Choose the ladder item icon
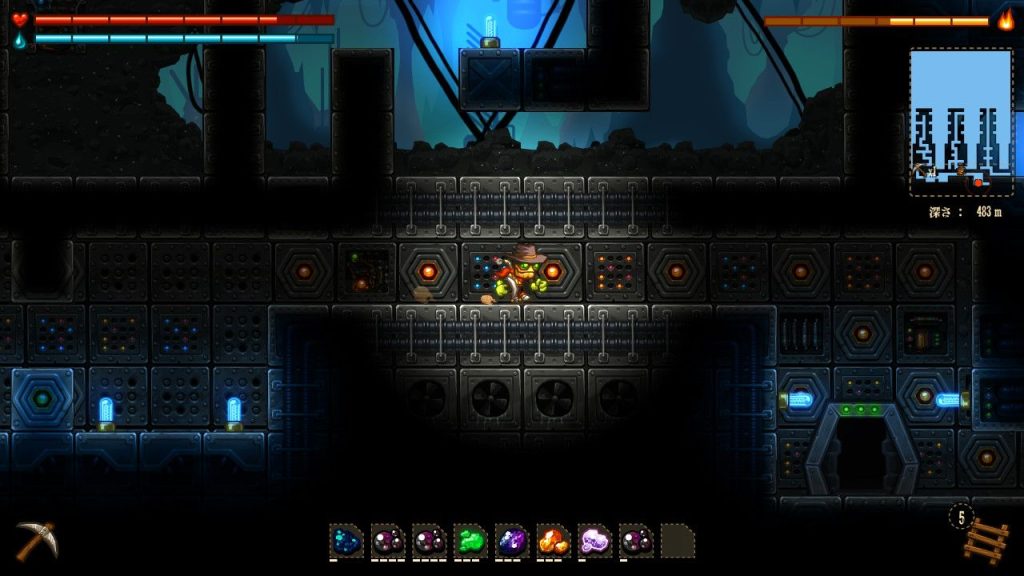The width and height of the screenshot is (1024, 576). [986, 540]
